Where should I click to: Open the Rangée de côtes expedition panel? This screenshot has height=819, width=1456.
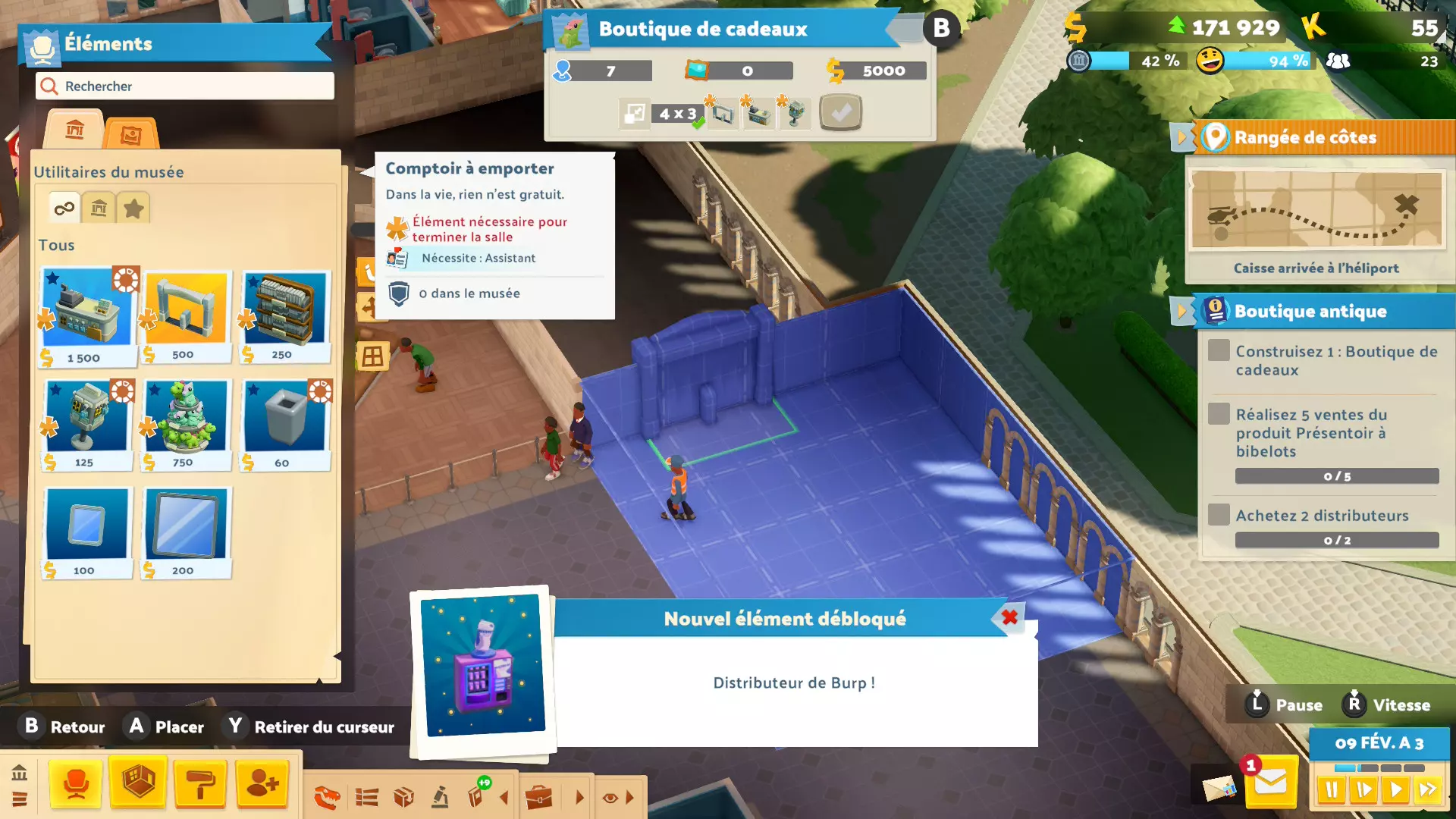click(1304, 137)
